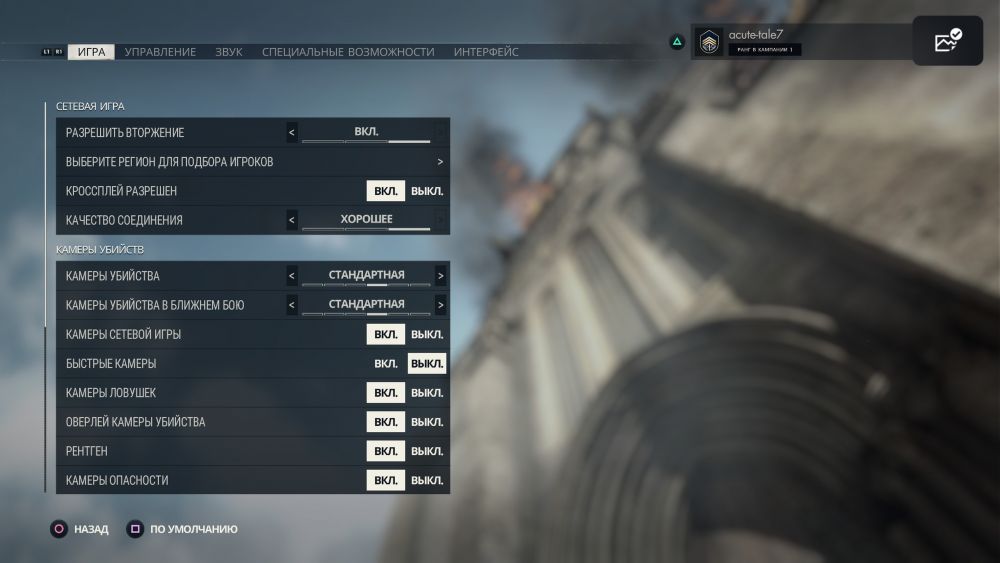Set Камеры сетевой игры to Выкл.
The image size is (1000, 563).
[427, 335]
